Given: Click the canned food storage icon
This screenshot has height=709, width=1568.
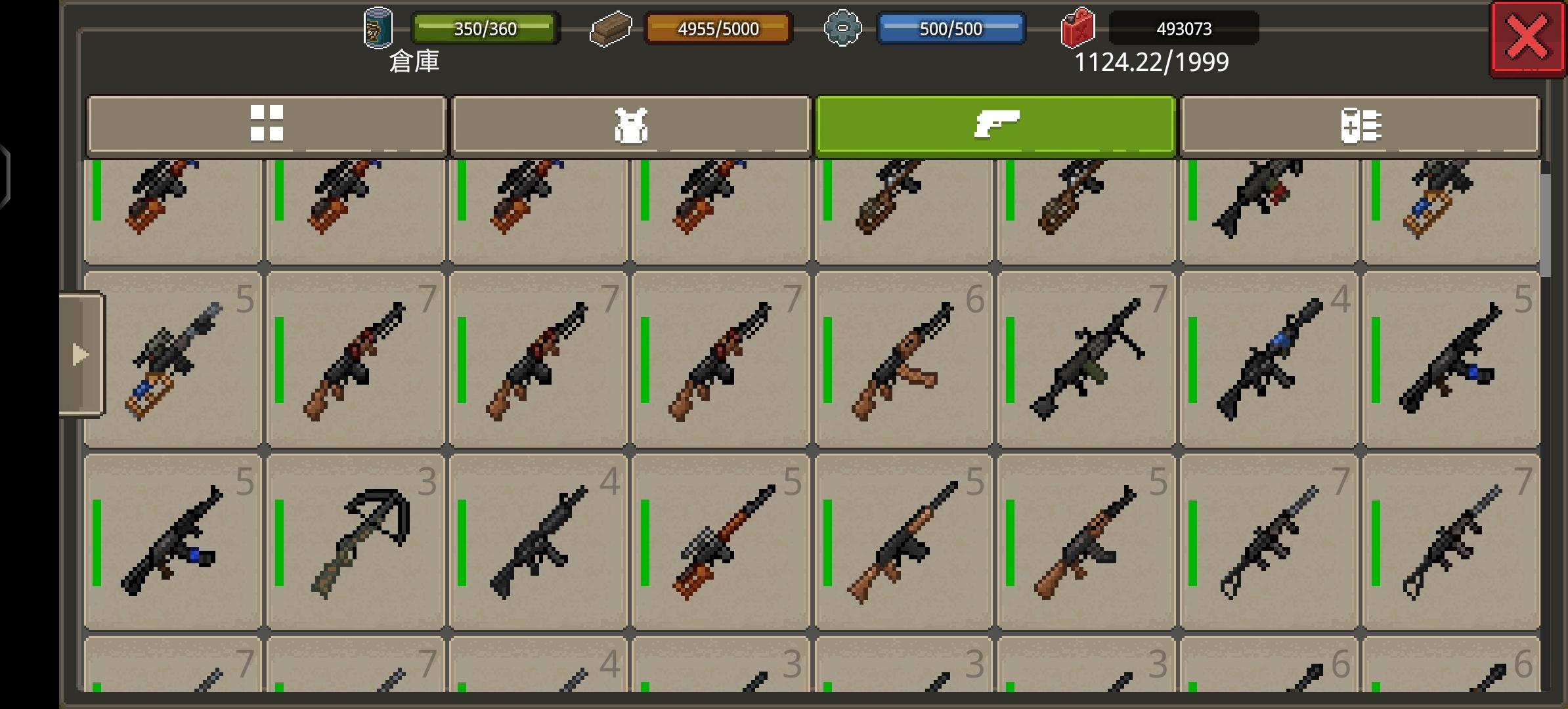Looking at the screenshot, I should tap(378, 28).
